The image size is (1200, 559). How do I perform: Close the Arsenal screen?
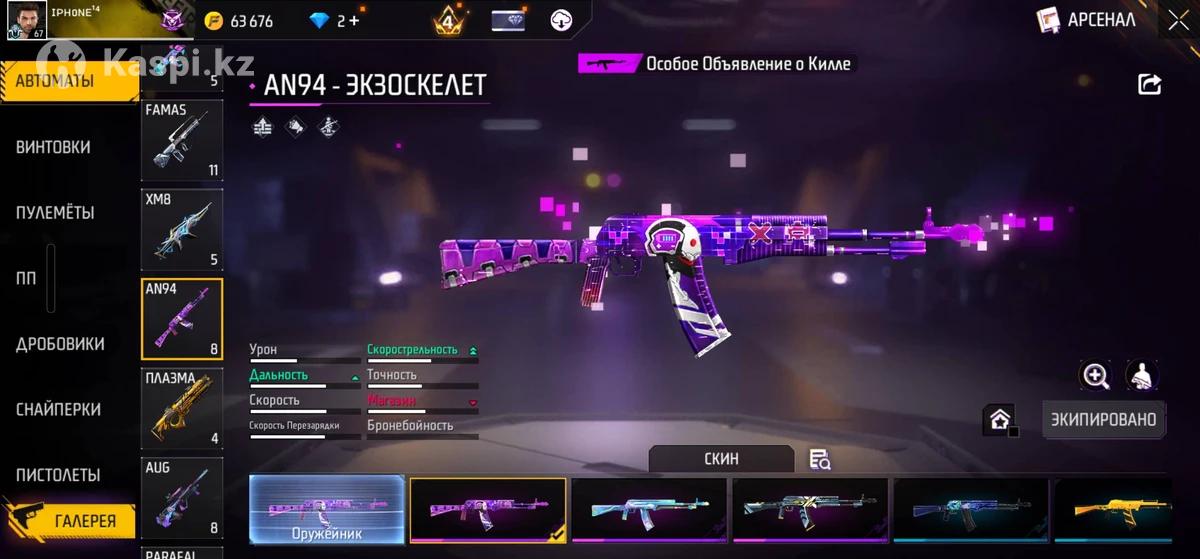click(1177, 20)
